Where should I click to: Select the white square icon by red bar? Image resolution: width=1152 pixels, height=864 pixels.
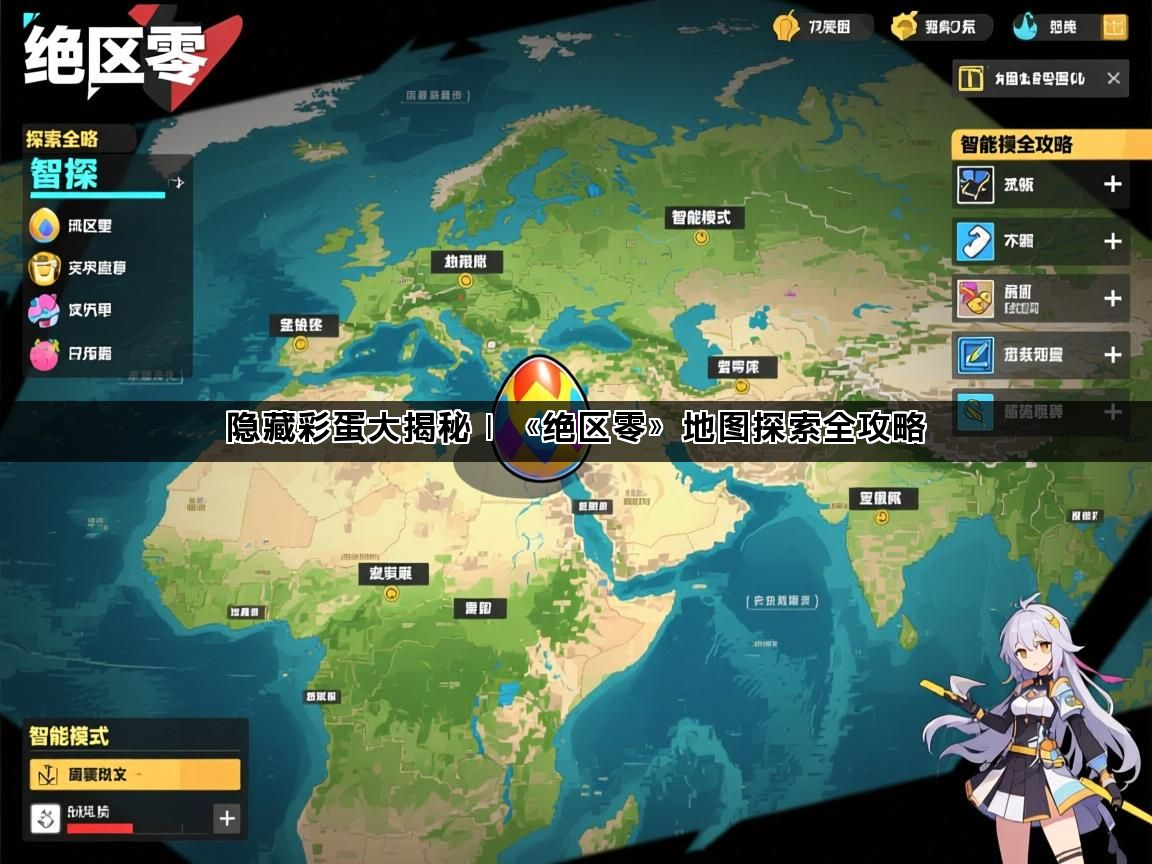tap(46, 818)
